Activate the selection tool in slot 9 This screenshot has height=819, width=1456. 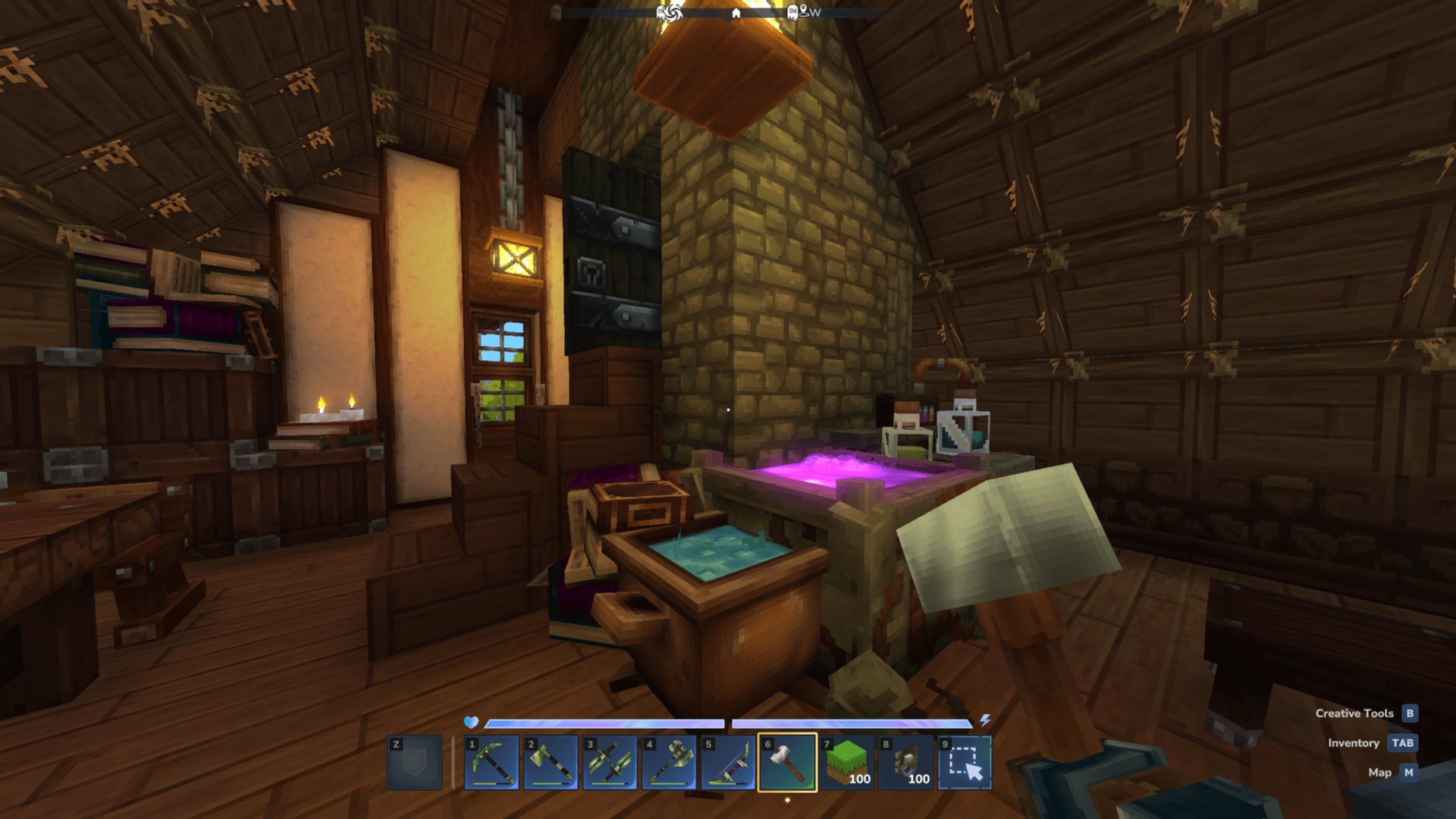[x=965, y=762]
